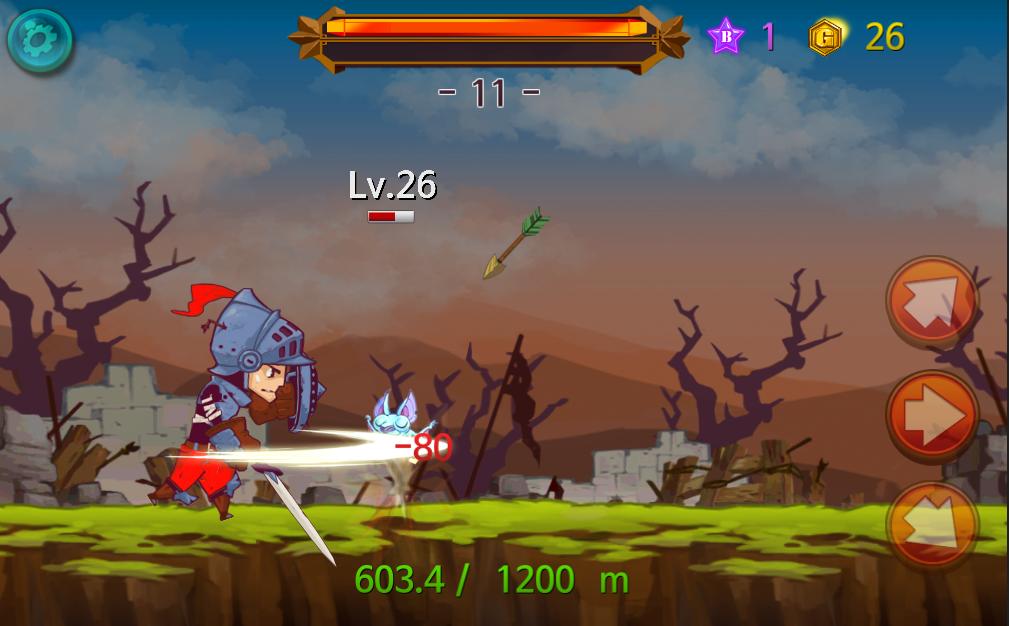This screenshot has height=626, width=1009.
Task: Open the gear settings menu
Action: coord(40,40)
